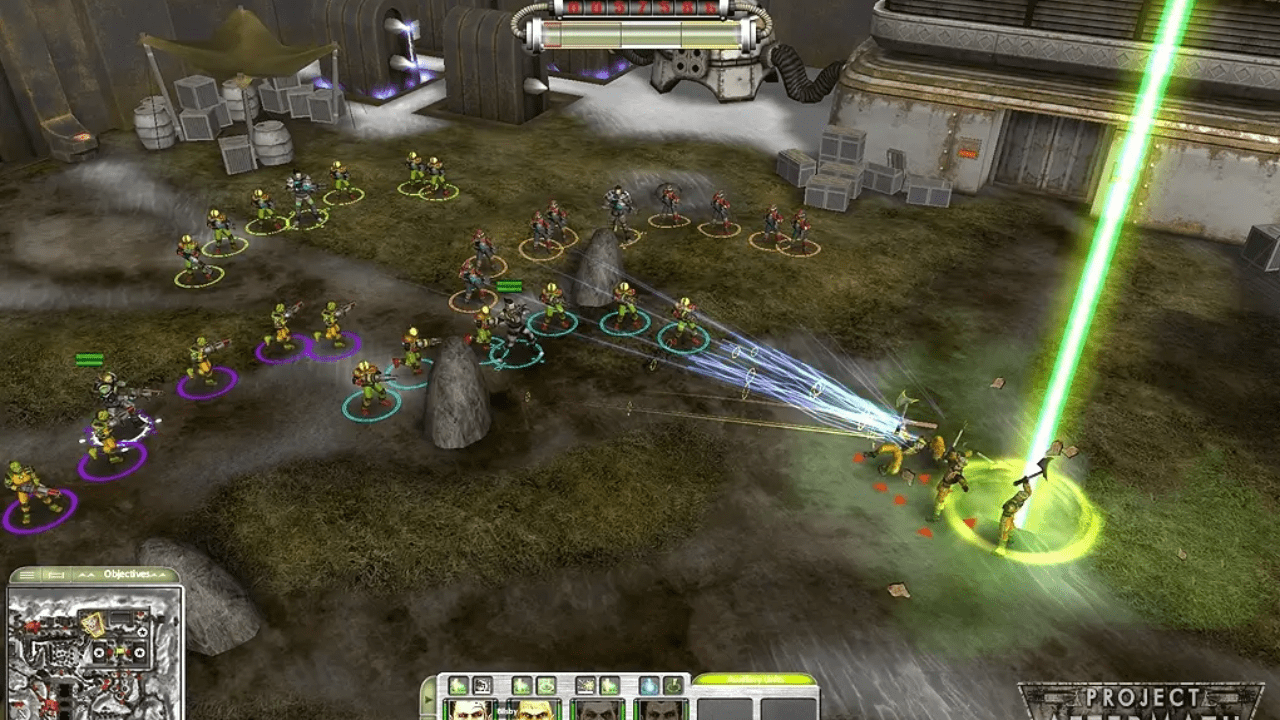The height and width of the screenshot is (720, 1280).
Task: Activate the blue orb ability icon
Action: tap(648, 686)
